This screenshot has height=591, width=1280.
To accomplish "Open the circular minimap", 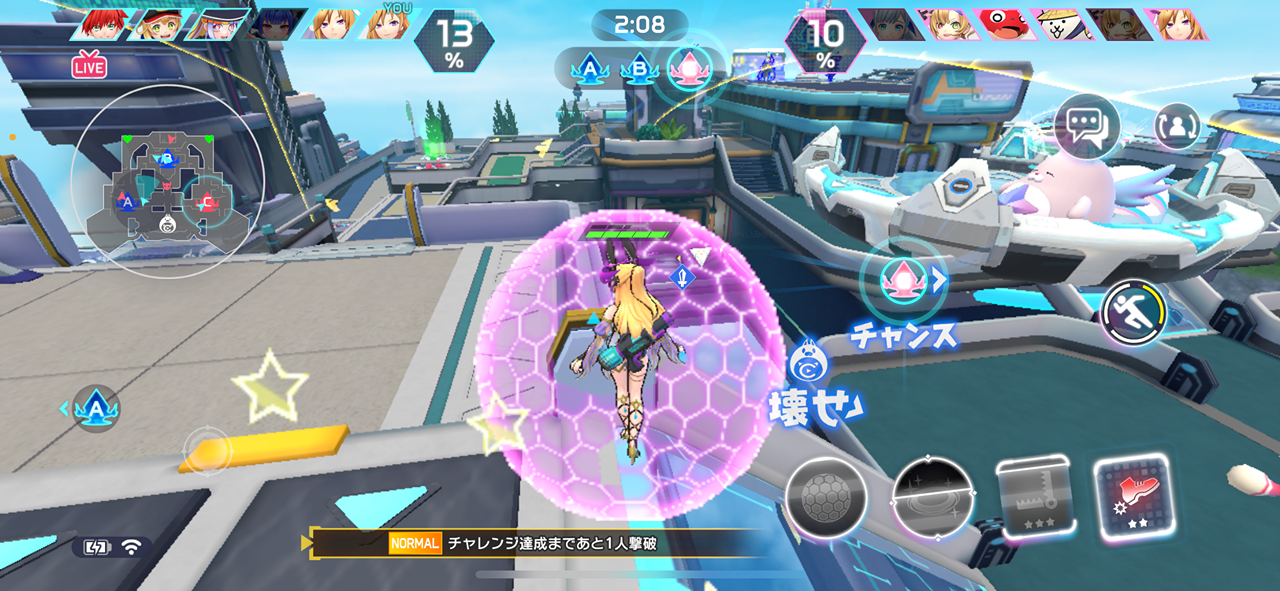I will pos(166,182).
